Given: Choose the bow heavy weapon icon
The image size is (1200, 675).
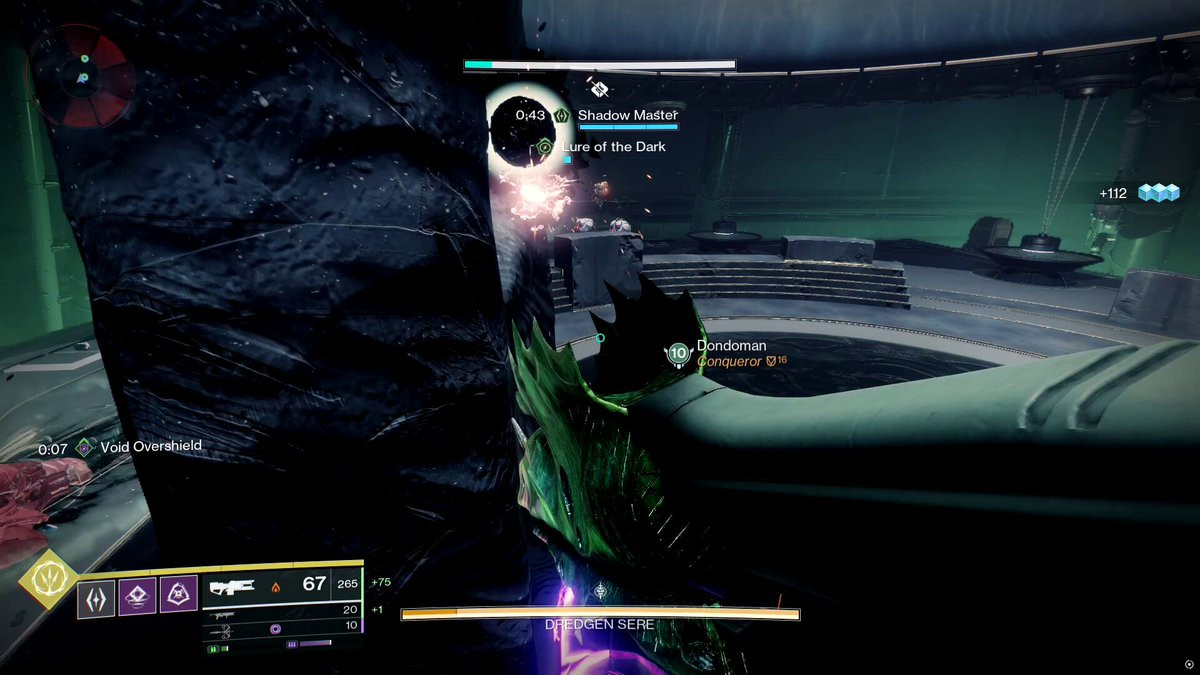Looking at the screenshot, I should pos(226,630).
